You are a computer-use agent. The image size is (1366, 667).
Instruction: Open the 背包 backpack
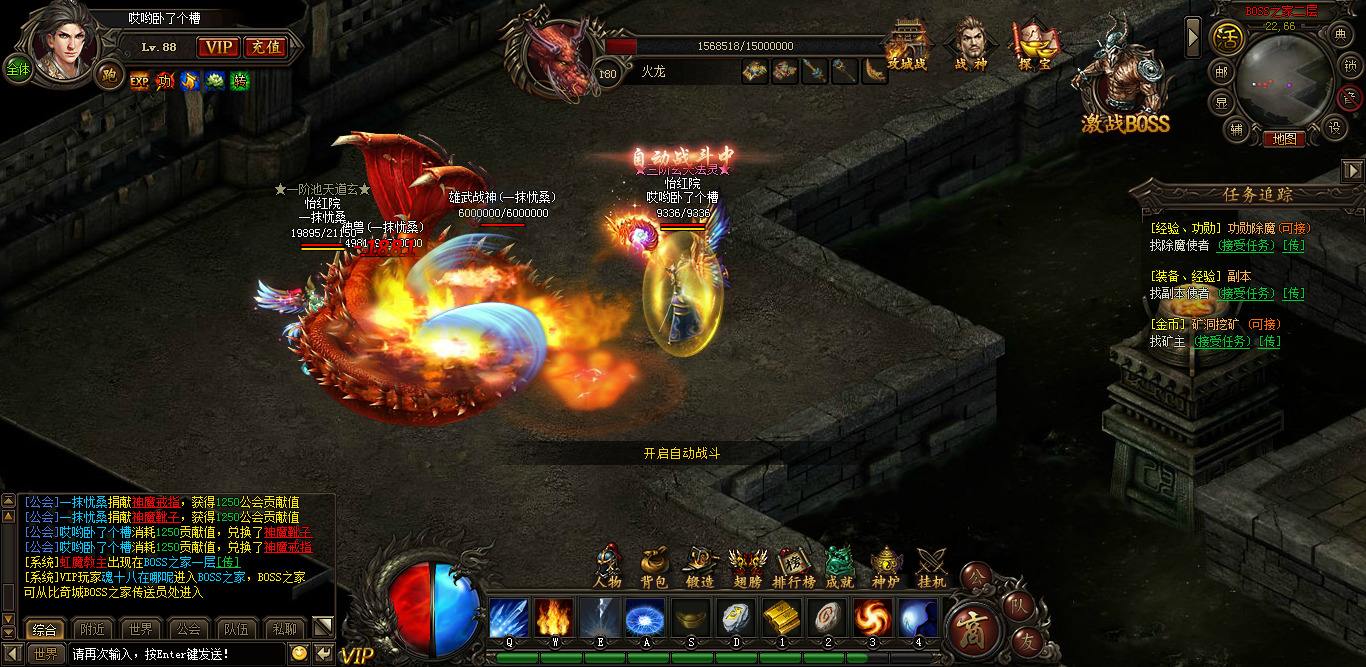point(654,569)
